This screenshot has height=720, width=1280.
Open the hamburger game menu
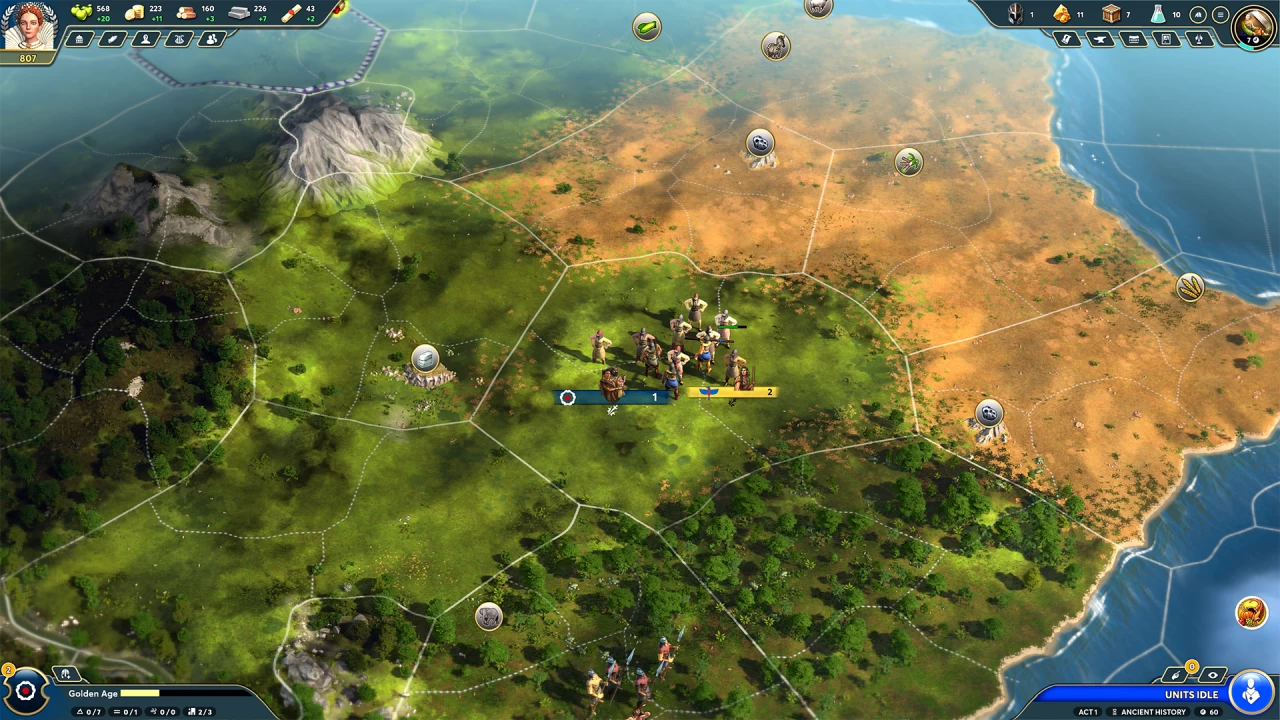[x=1220, y=15]
